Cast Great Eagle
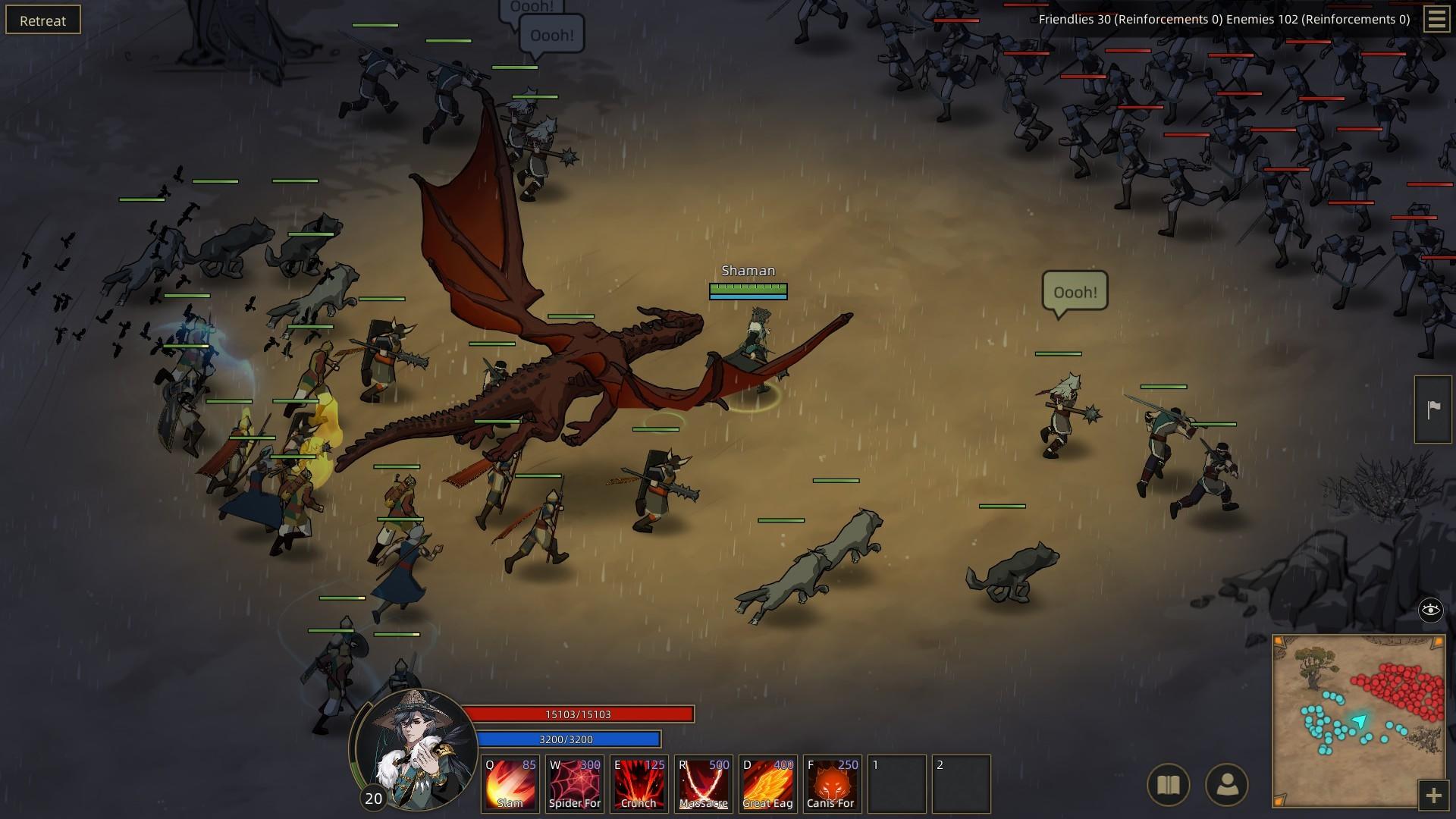 (x=767, y=783)
